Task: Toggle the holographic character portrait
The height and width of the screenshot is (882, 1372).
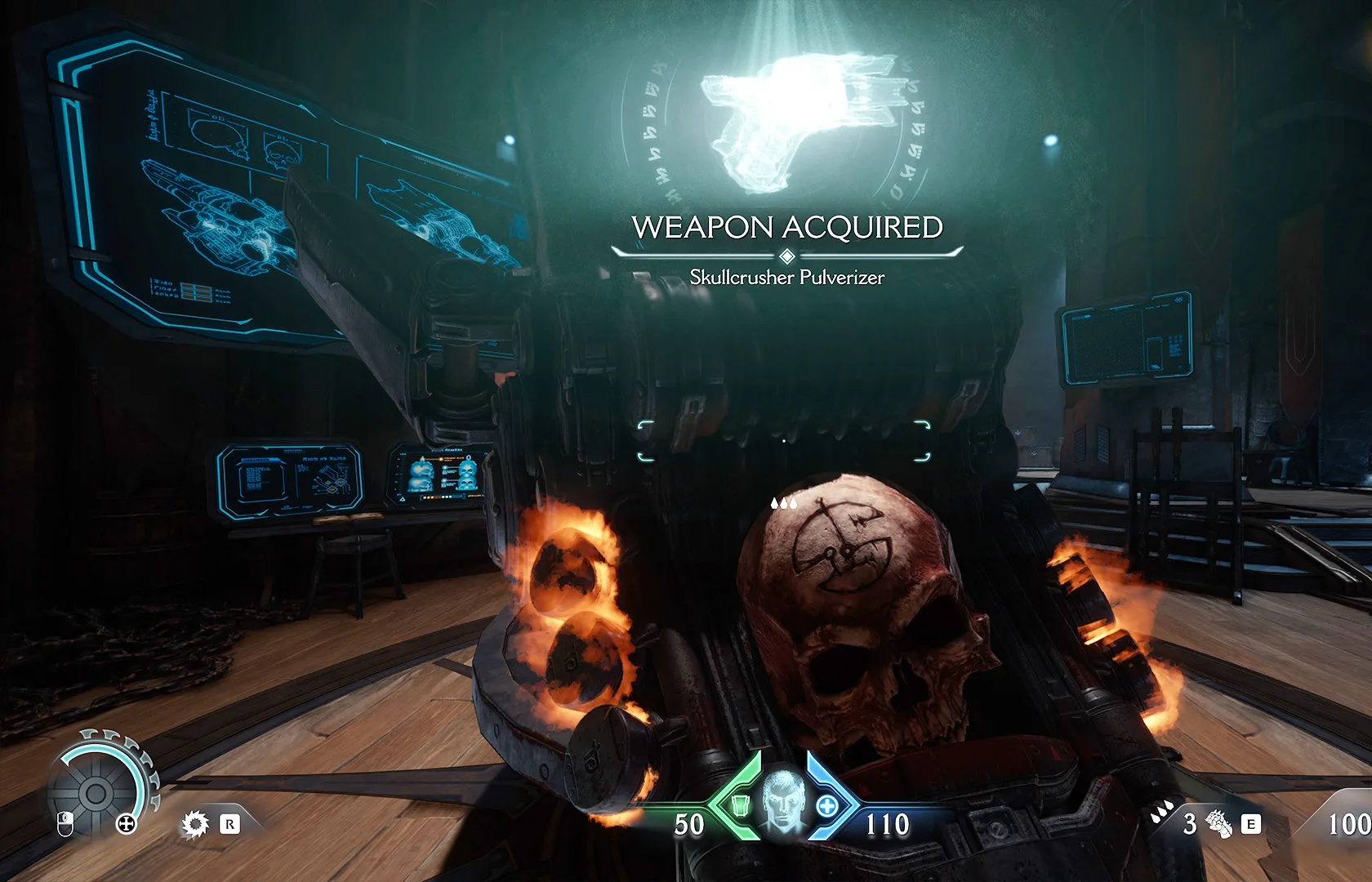Action: [x=783, y=799]
